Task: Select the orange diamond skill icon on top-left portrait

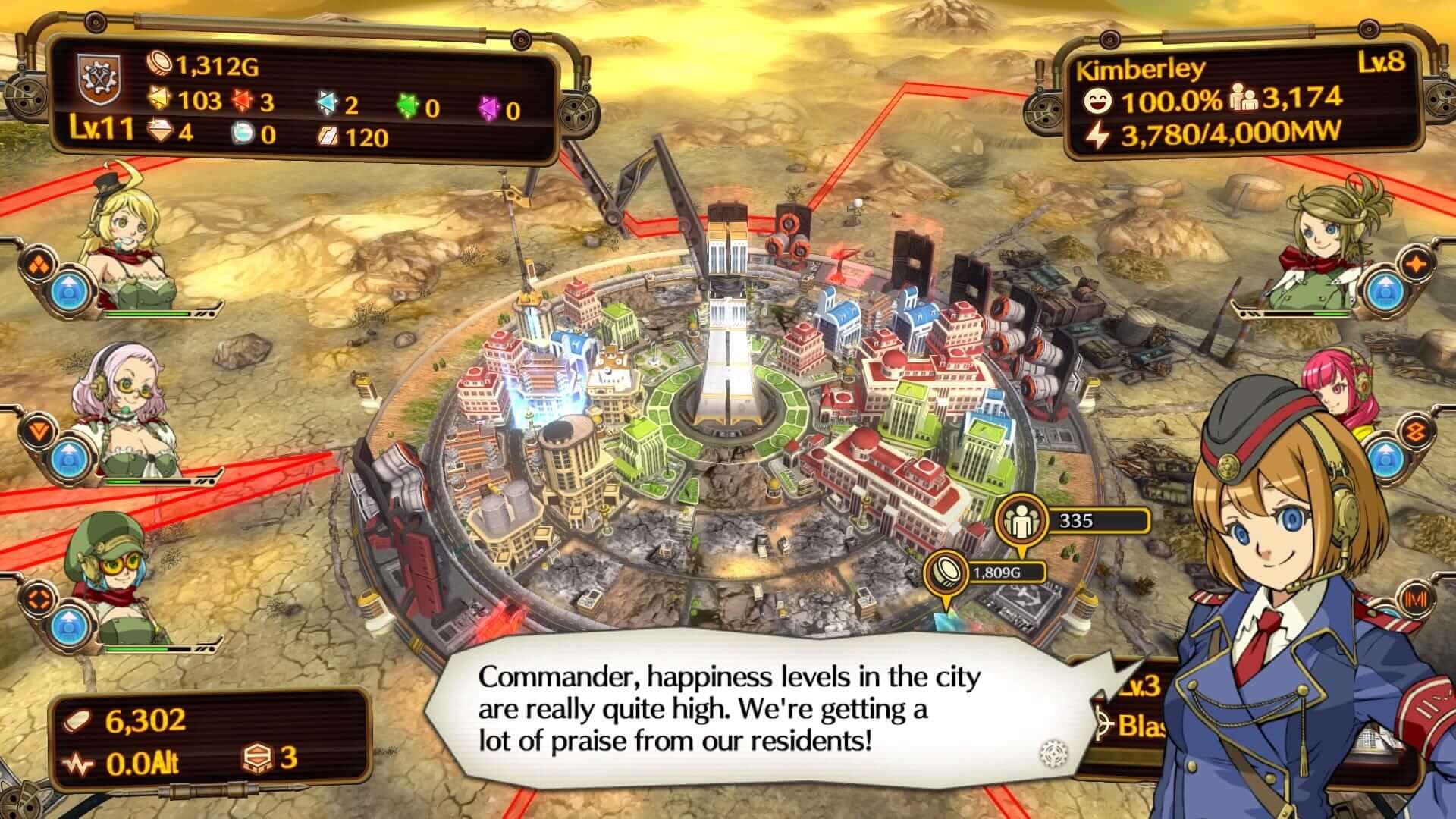Action: coord(36,265)
